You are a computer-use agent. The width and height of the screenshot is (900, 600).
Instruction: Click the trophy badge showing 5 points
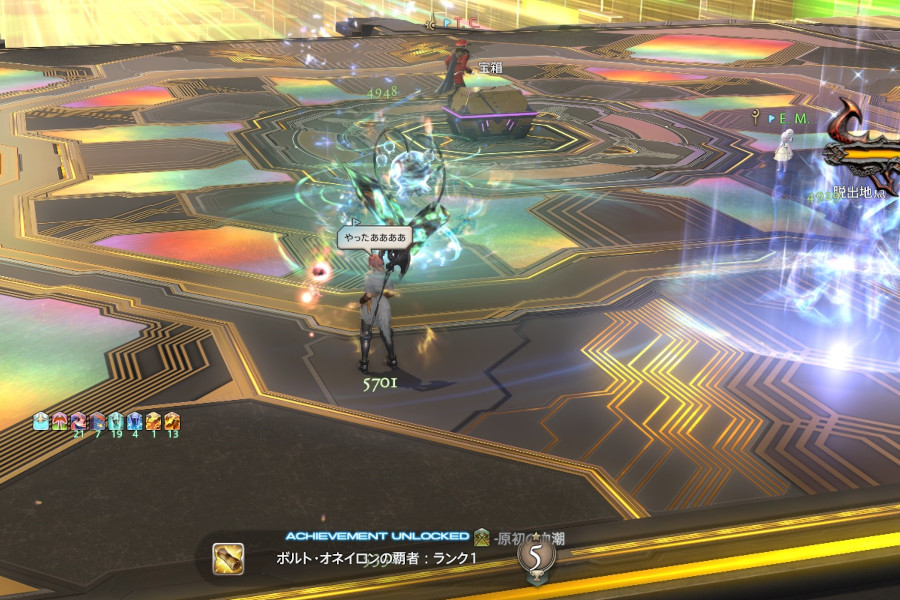536,555
